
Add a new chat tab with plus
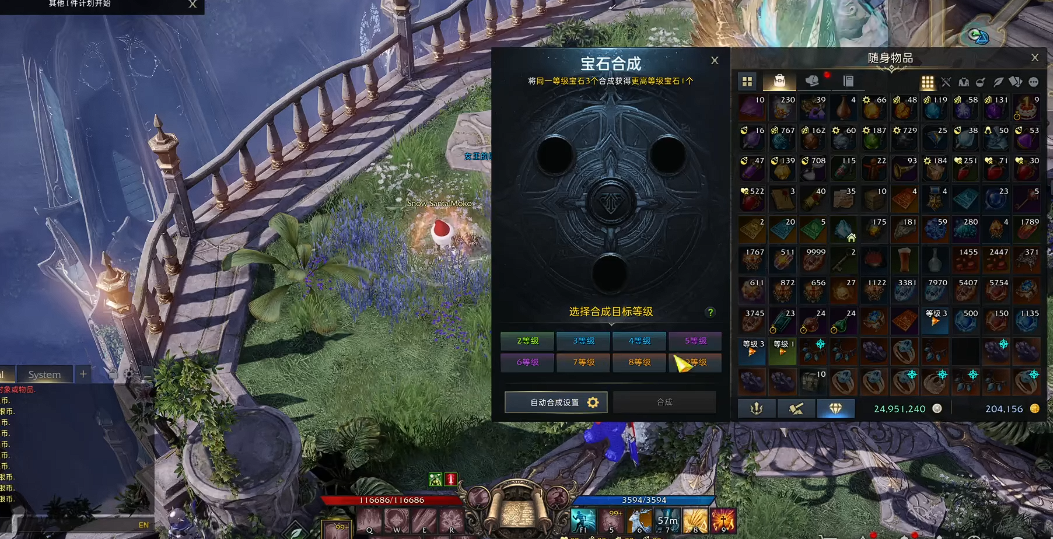click(x=84, y=374)
